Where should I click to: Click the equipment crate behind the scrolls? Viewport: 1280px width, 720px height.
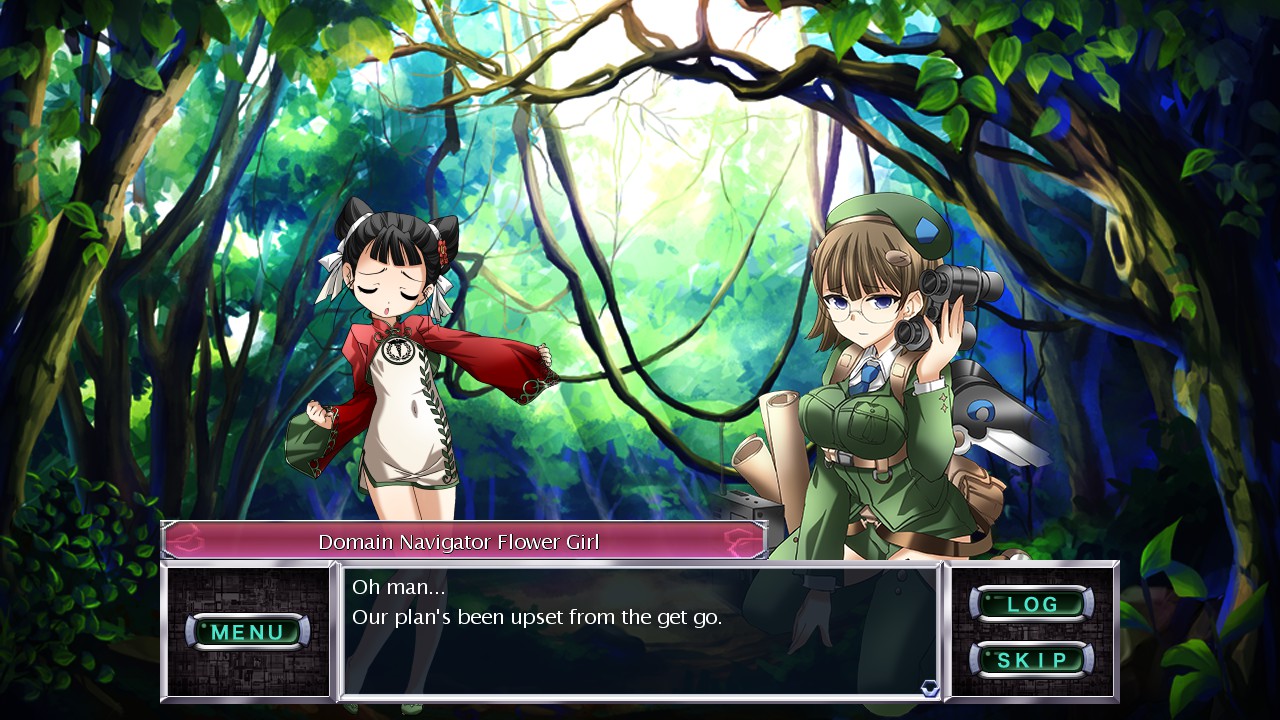pos(752,505)
